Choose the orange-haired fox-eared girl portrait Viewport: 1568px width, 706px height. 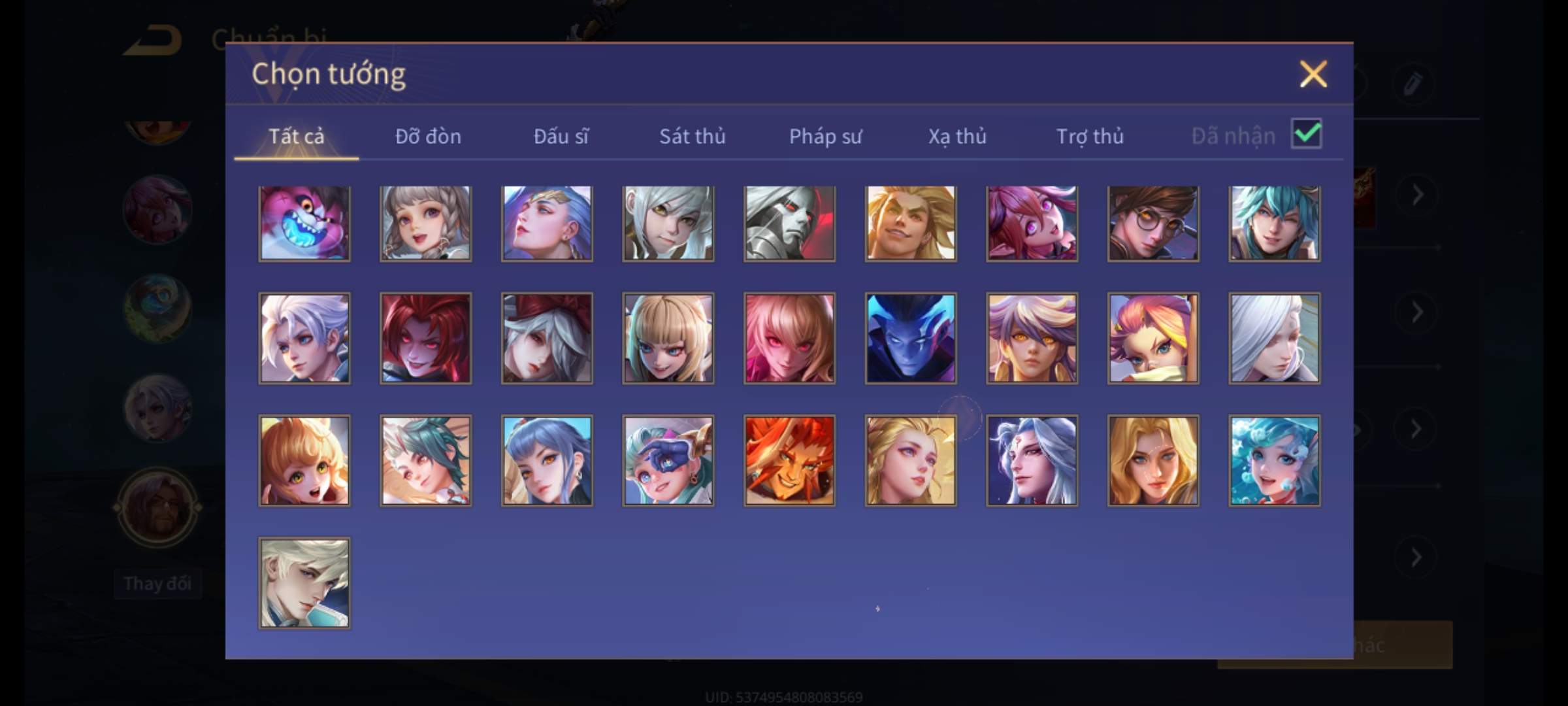(304, 461)
